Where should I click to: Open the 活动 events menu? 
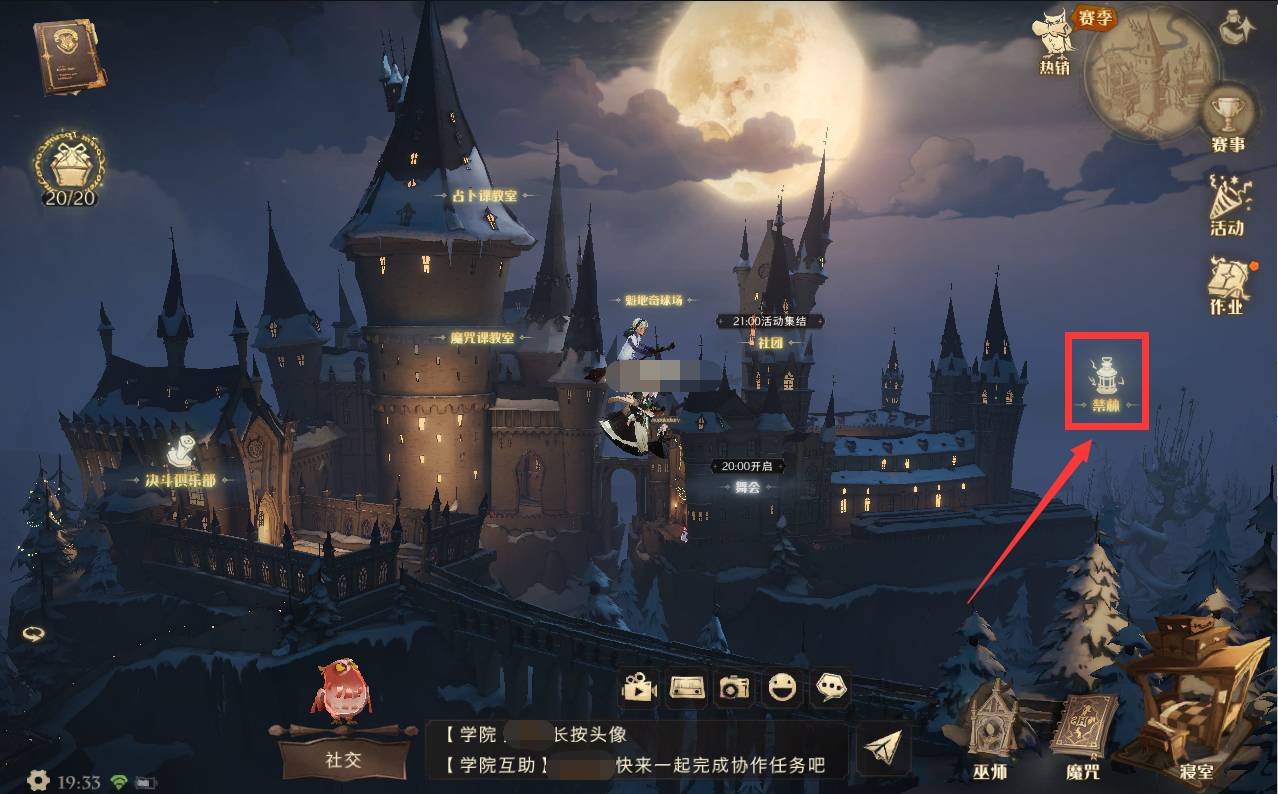1227,205
